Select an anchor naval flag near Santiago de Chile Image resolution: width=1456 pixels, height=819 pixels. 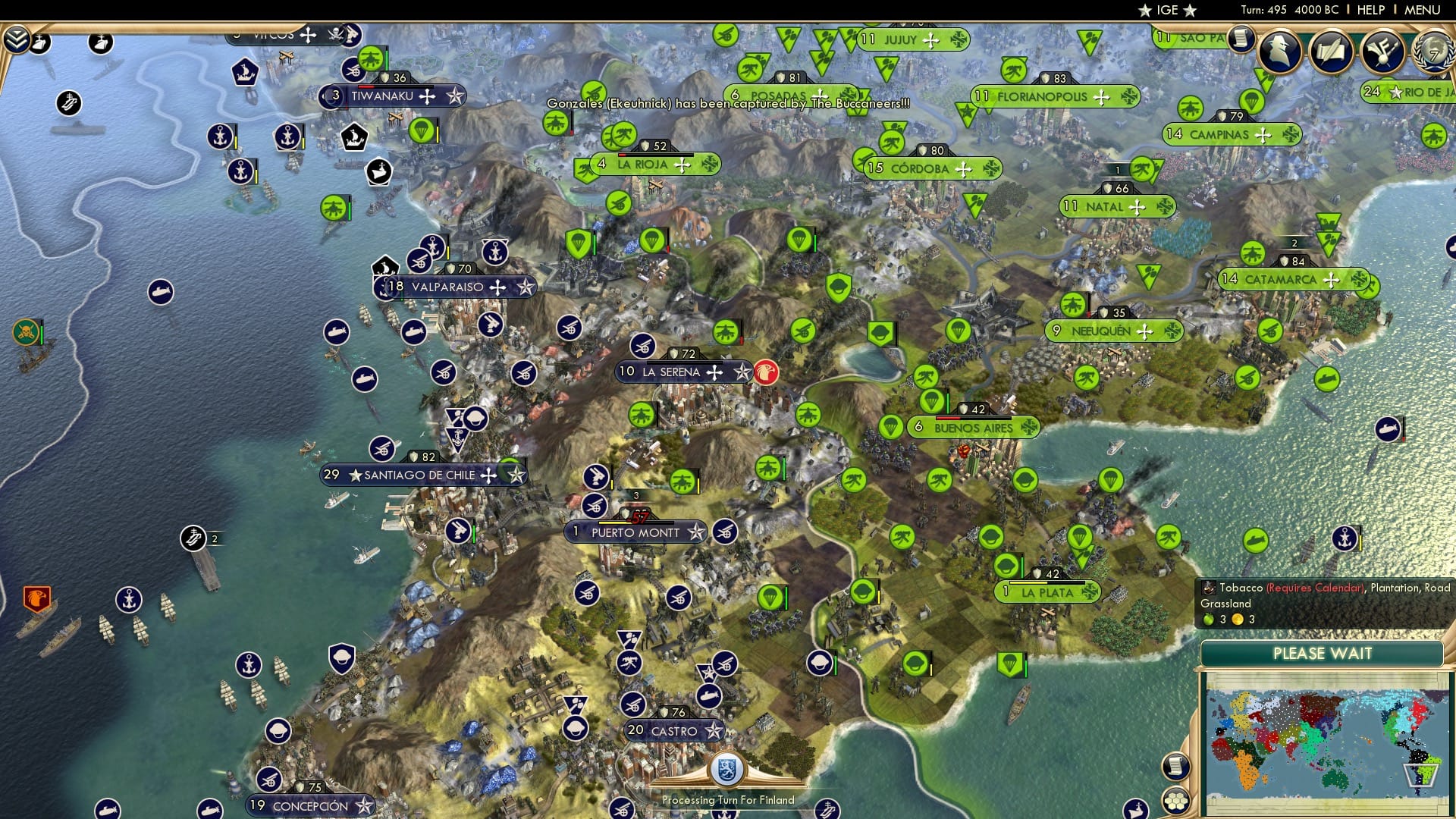click(x=459, y=438)
